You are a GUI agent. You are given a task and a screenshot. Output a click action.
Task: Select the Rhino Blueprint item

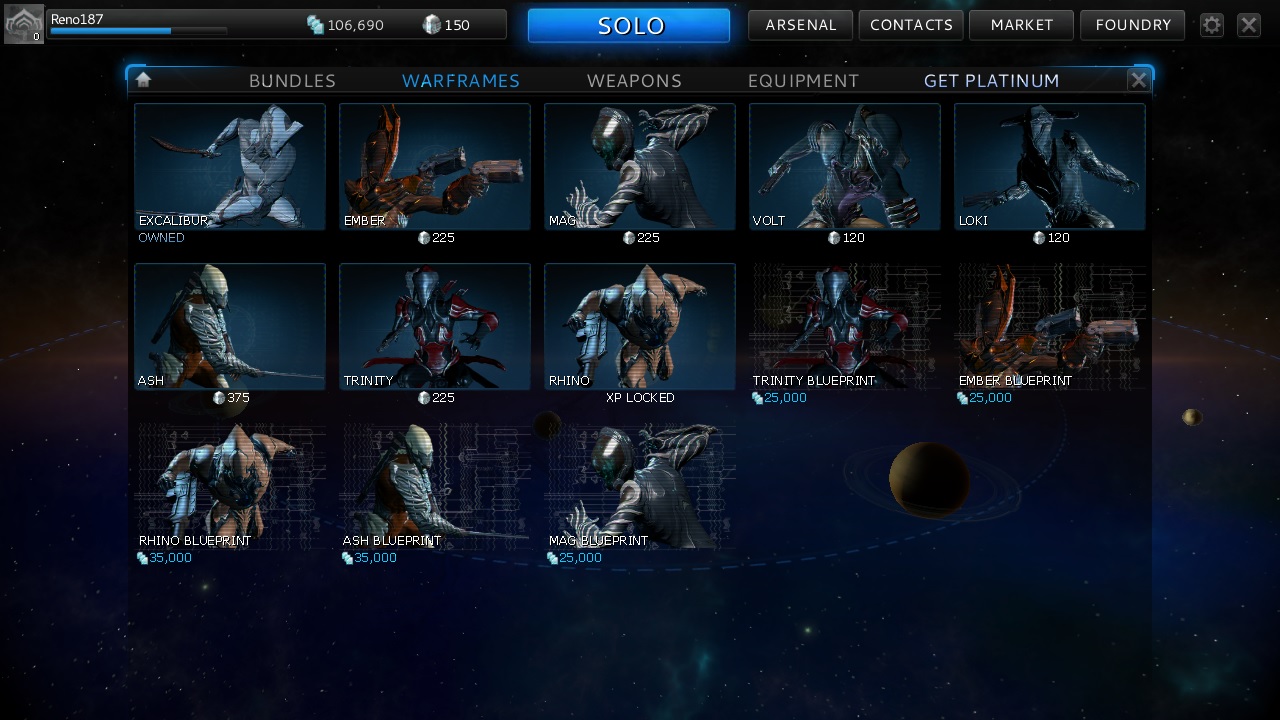[x=229, y=487]
